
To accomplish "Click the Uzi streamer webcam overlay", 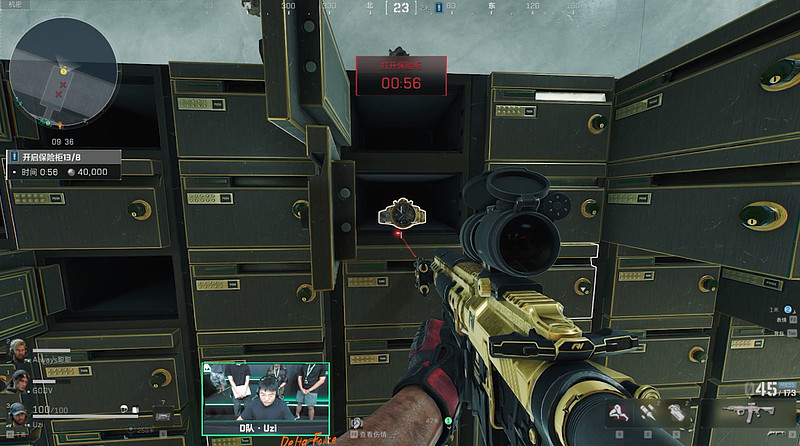I will [x=265, y=397].
